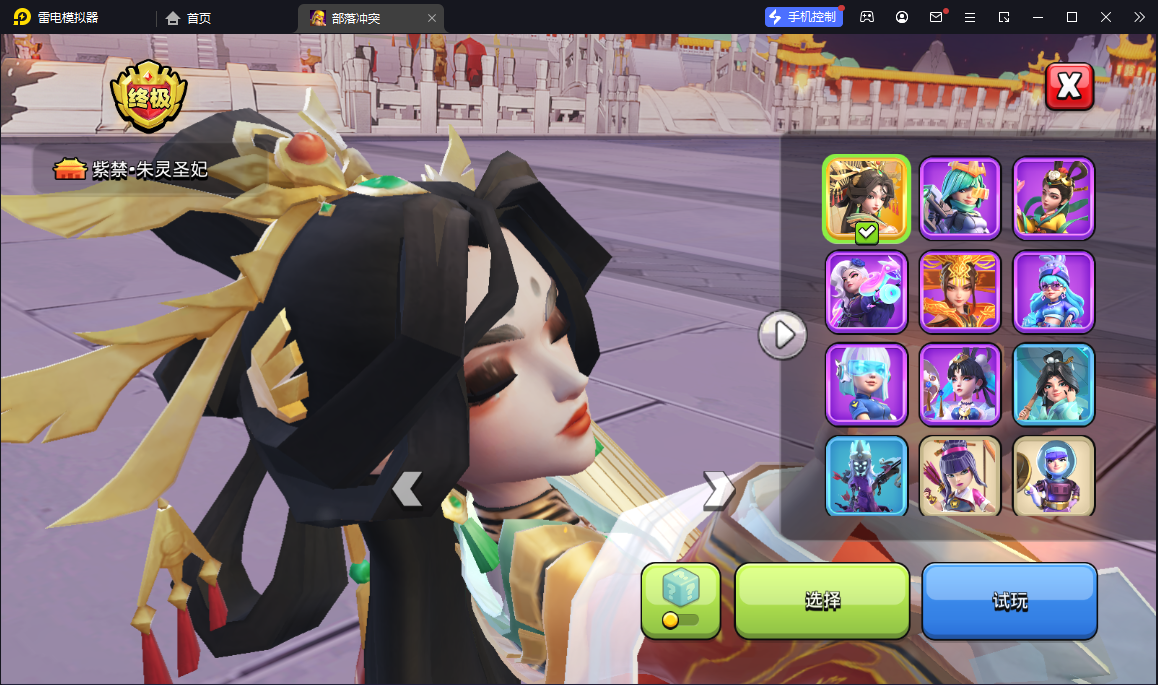Image resolution: width=1158 pixels, height=685 pixels.
Task: Select the space helmet astronaut skin
Action: (1053, 476)
